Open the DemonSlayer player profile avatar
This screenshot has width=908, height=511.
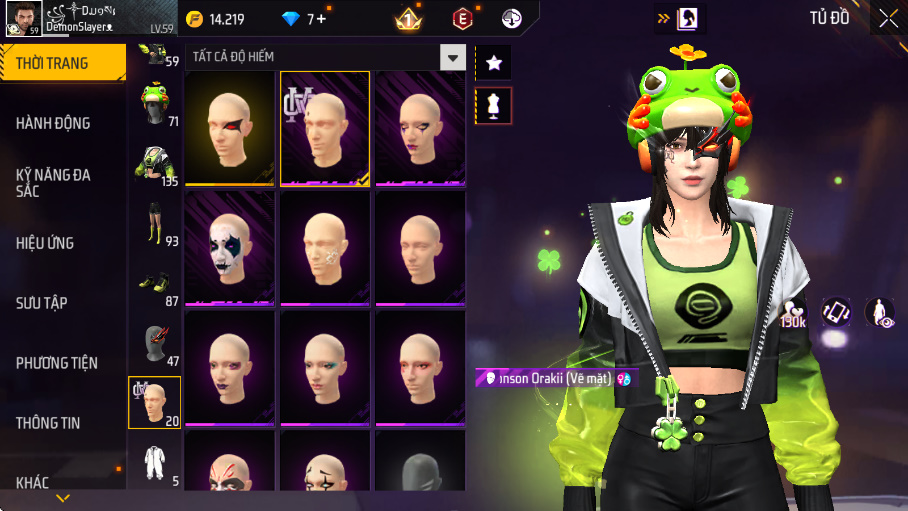pyautogui.click(x=20, y=18)
